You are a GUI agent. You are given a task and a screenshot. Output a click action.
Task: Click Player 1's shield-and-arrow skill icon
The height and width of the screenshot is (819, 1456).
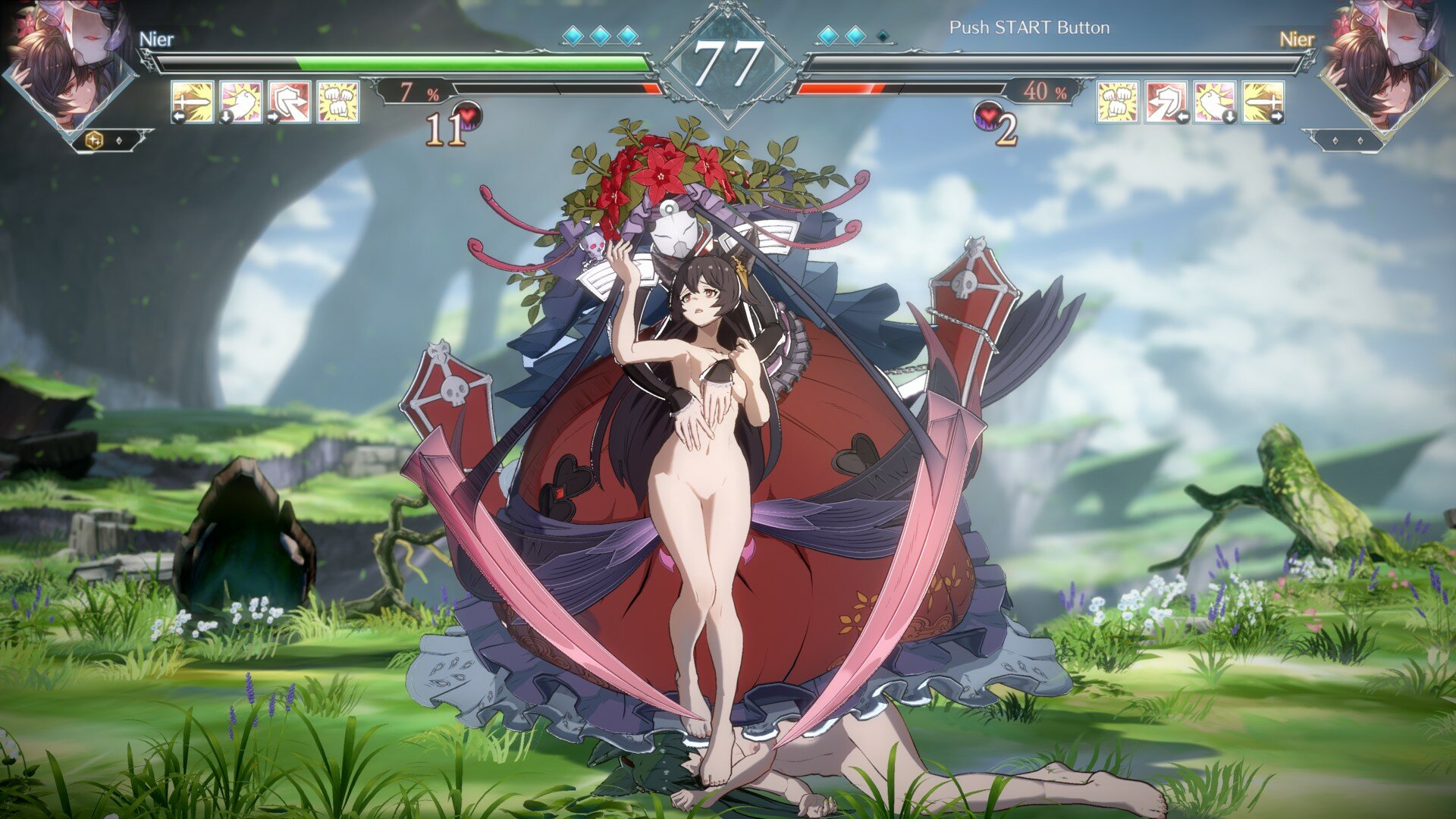click(290, 102)
